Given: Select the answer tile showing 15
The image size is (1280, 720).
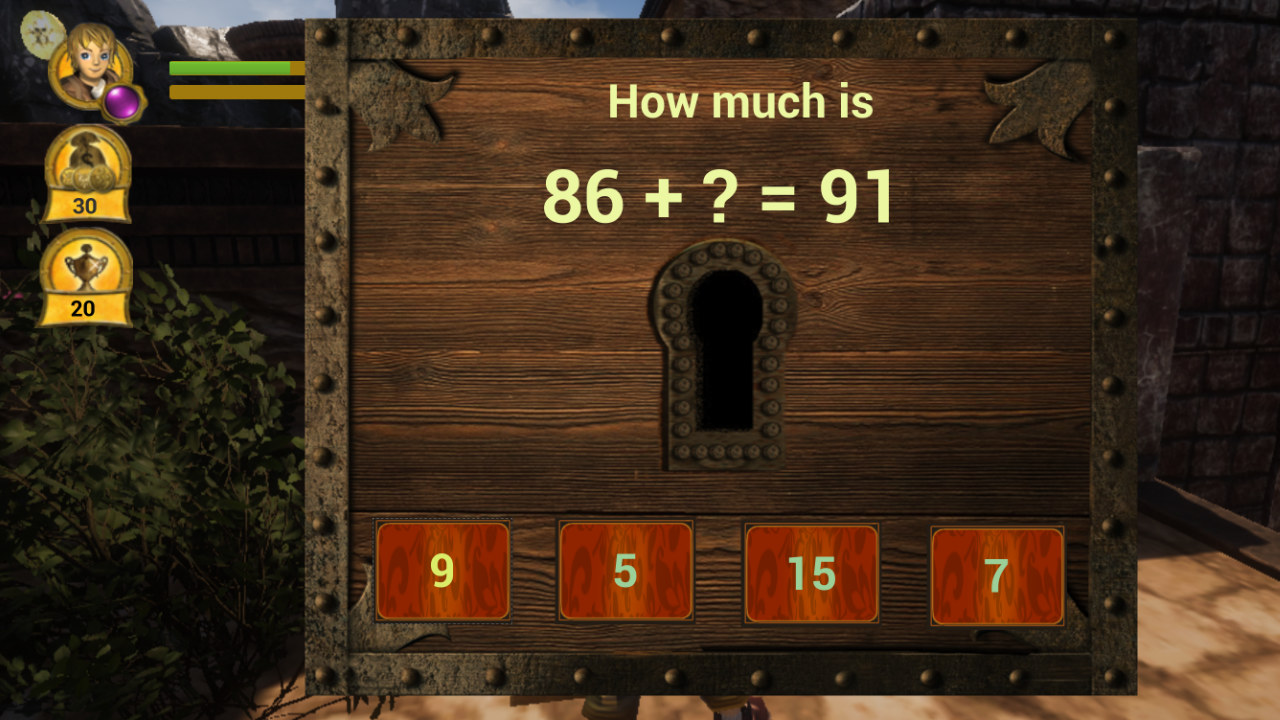Looking at the screenshot, I should pos(810,570).
